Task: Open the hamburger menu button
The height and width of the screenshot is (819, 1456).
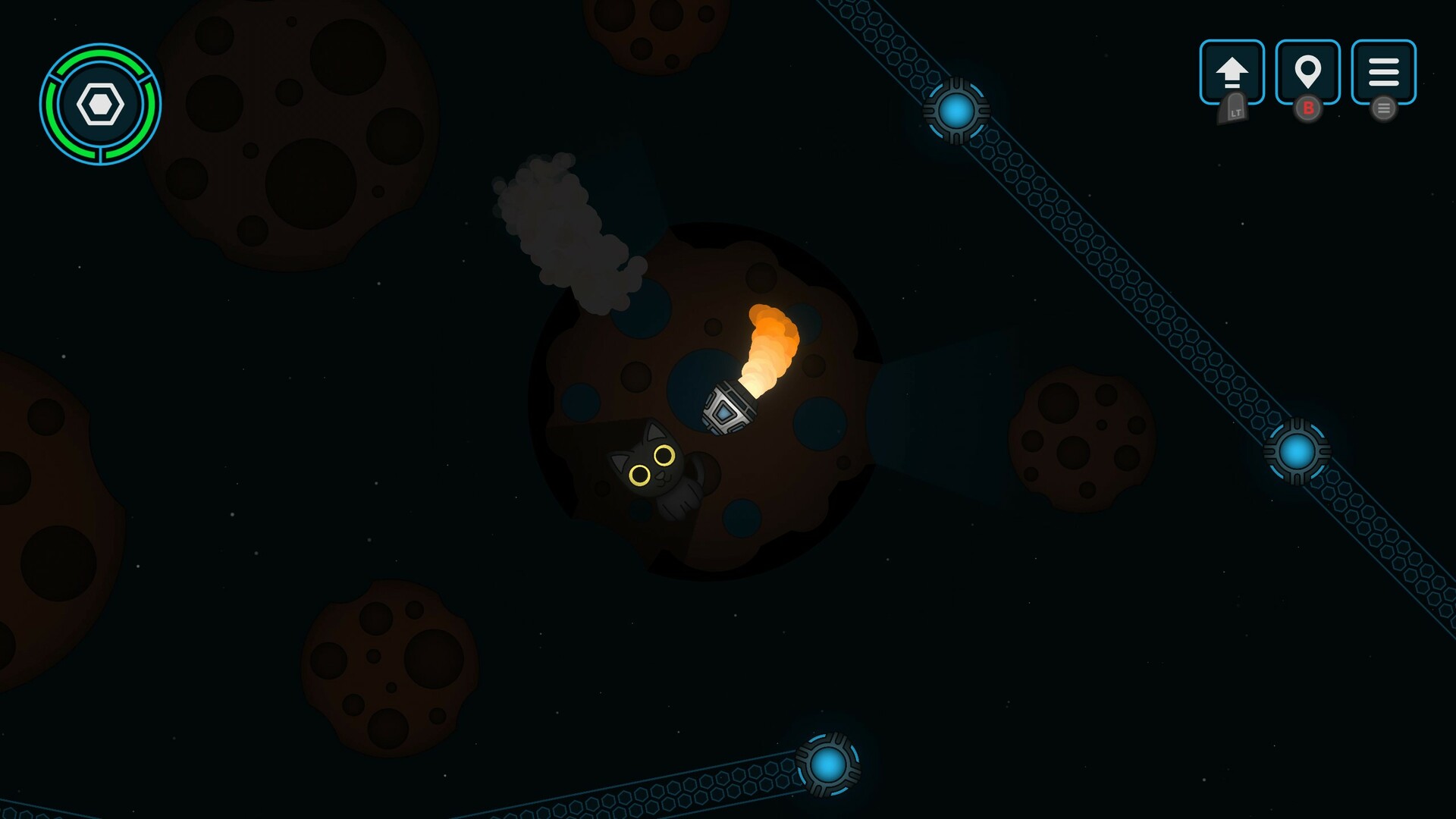Action: coord(1384,73)
